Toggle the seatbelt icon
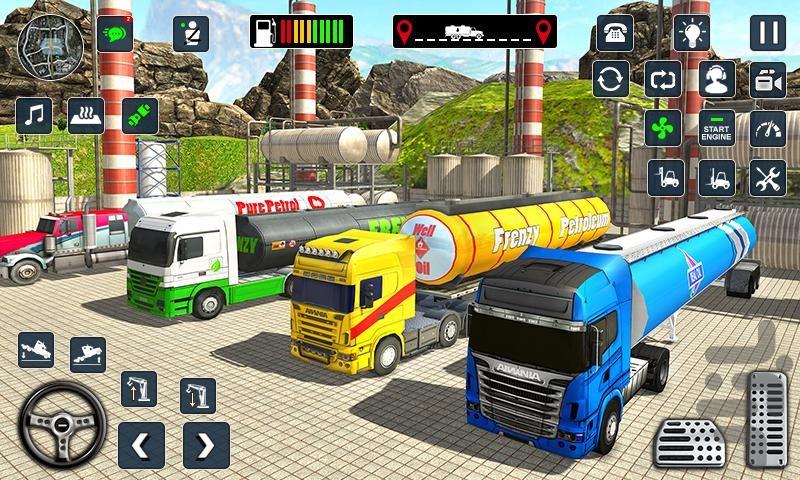Image resolution: width=800 pixels, height=480 pixels. (190, 34)
